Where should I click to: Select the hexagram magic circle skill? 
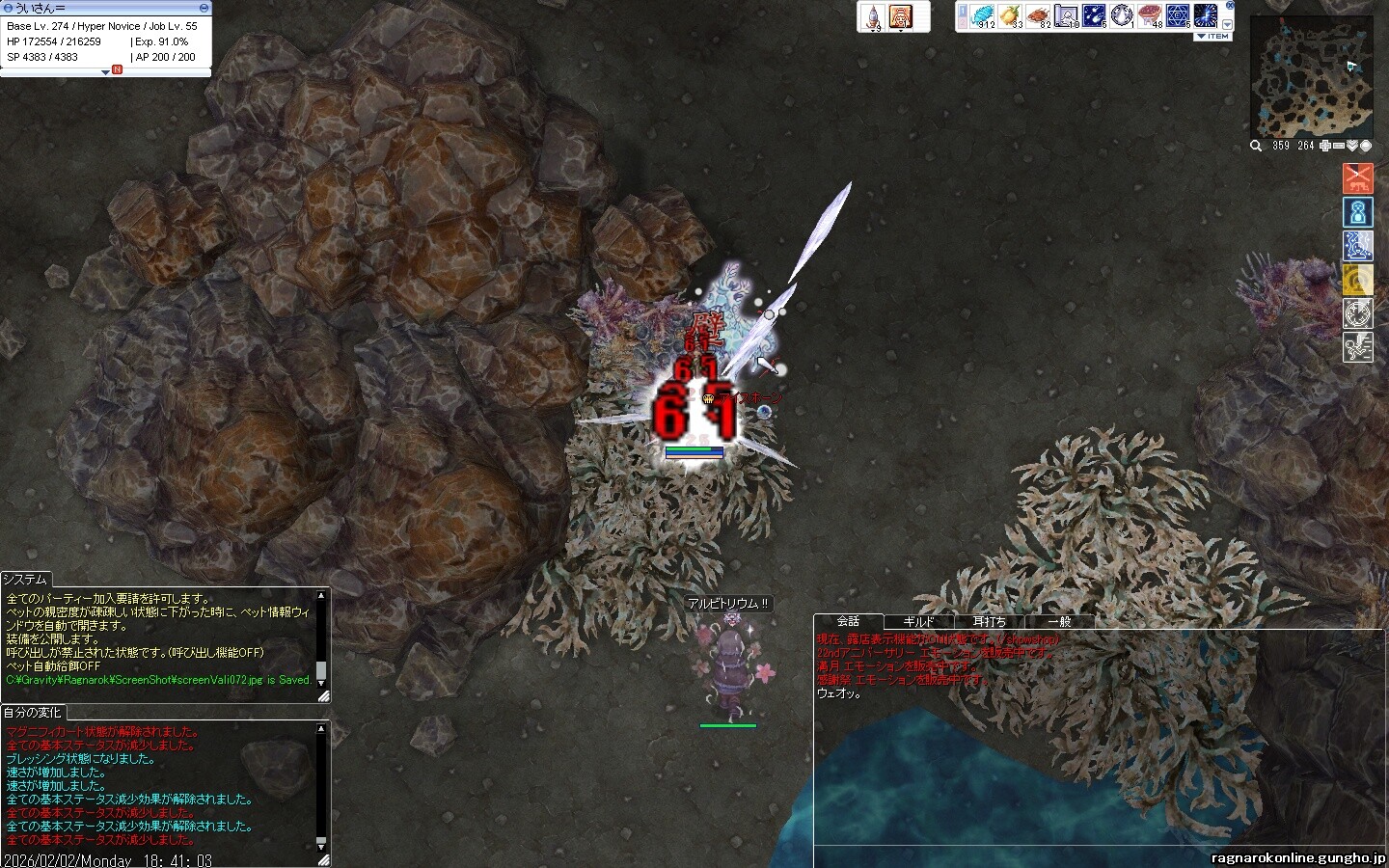(x=1178, y=15)
